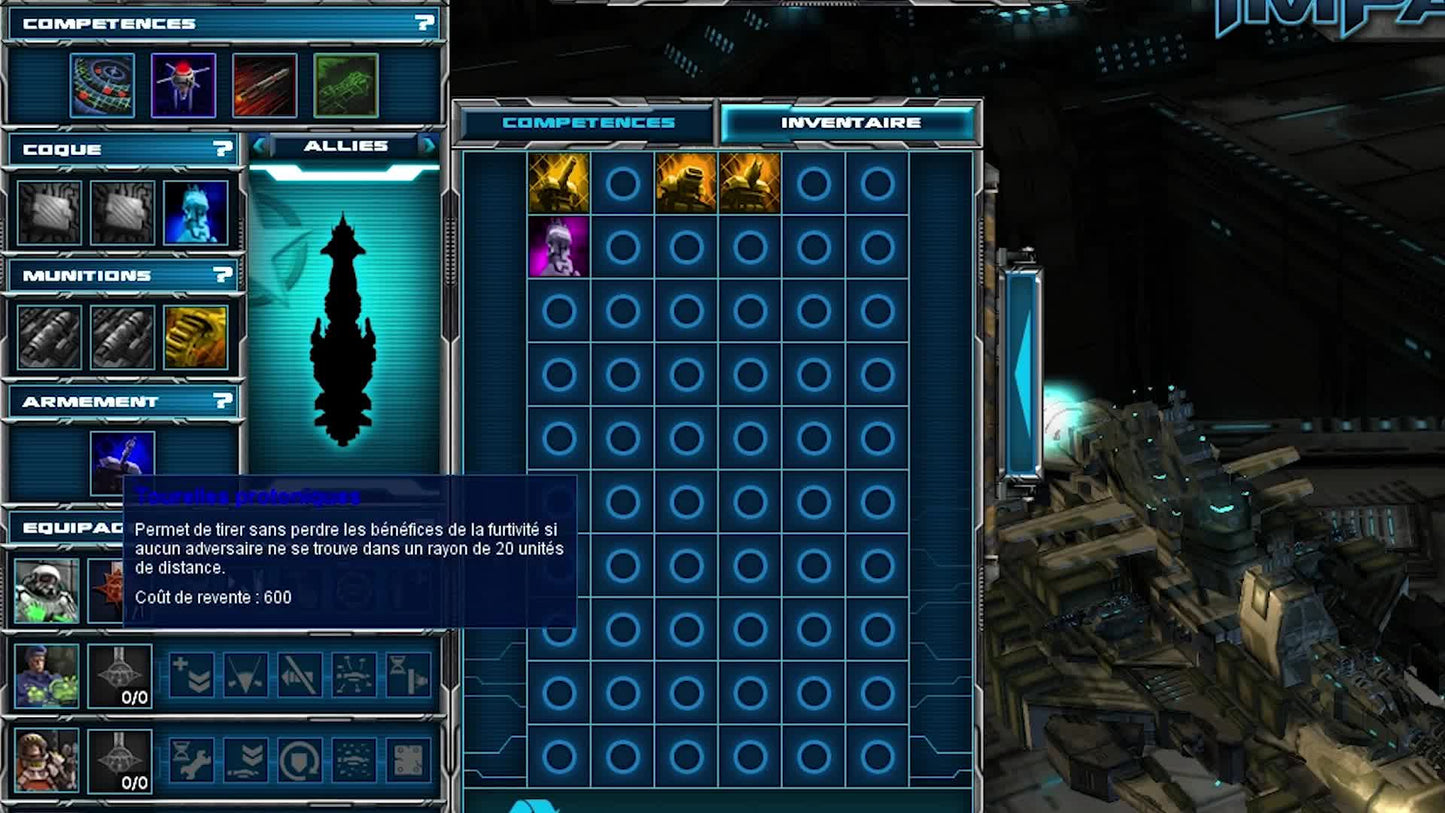Image resolution: width=1445 pixels, height=813 pixels.
Task: Open the Munitions help question mark
Action: (x=223, y=275)
